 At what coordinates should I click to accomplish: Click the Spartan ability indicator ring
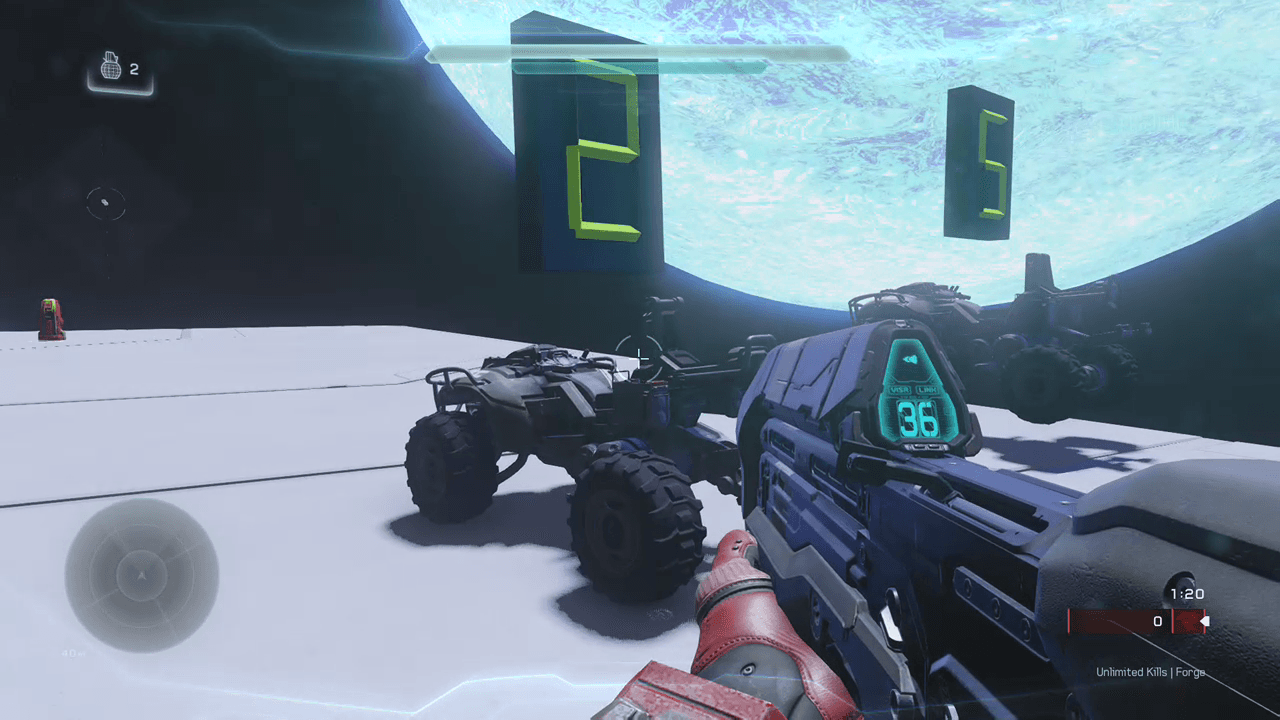pos(105,203)
